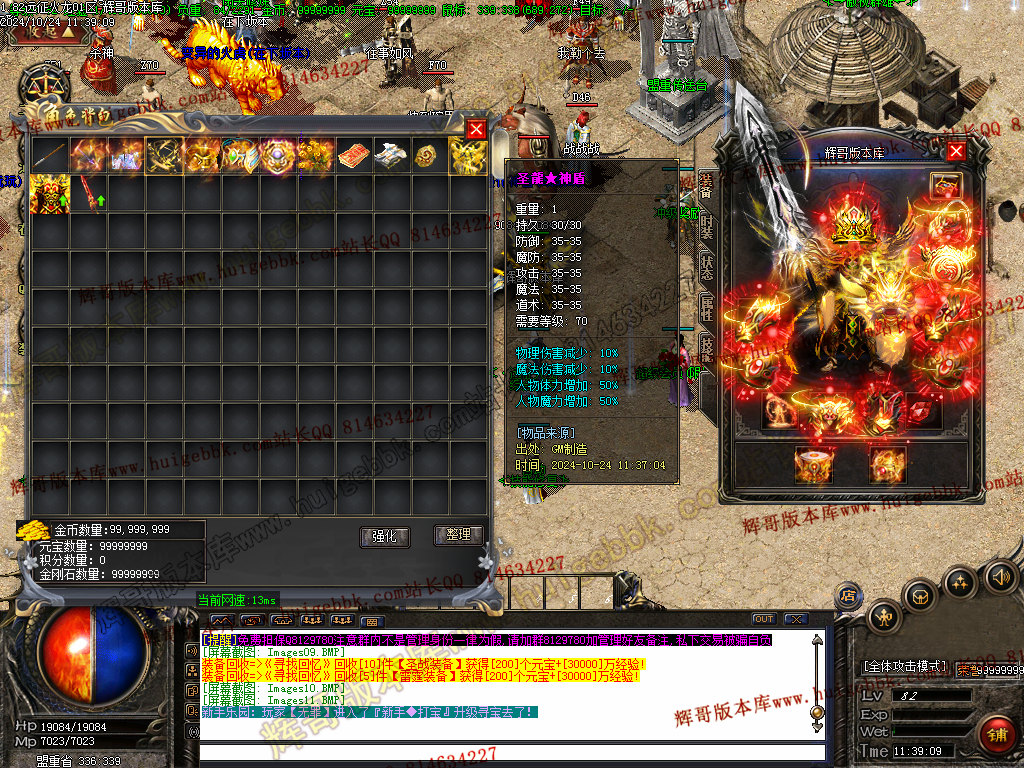Show the 属性 attributes tab

pos(706,307)
